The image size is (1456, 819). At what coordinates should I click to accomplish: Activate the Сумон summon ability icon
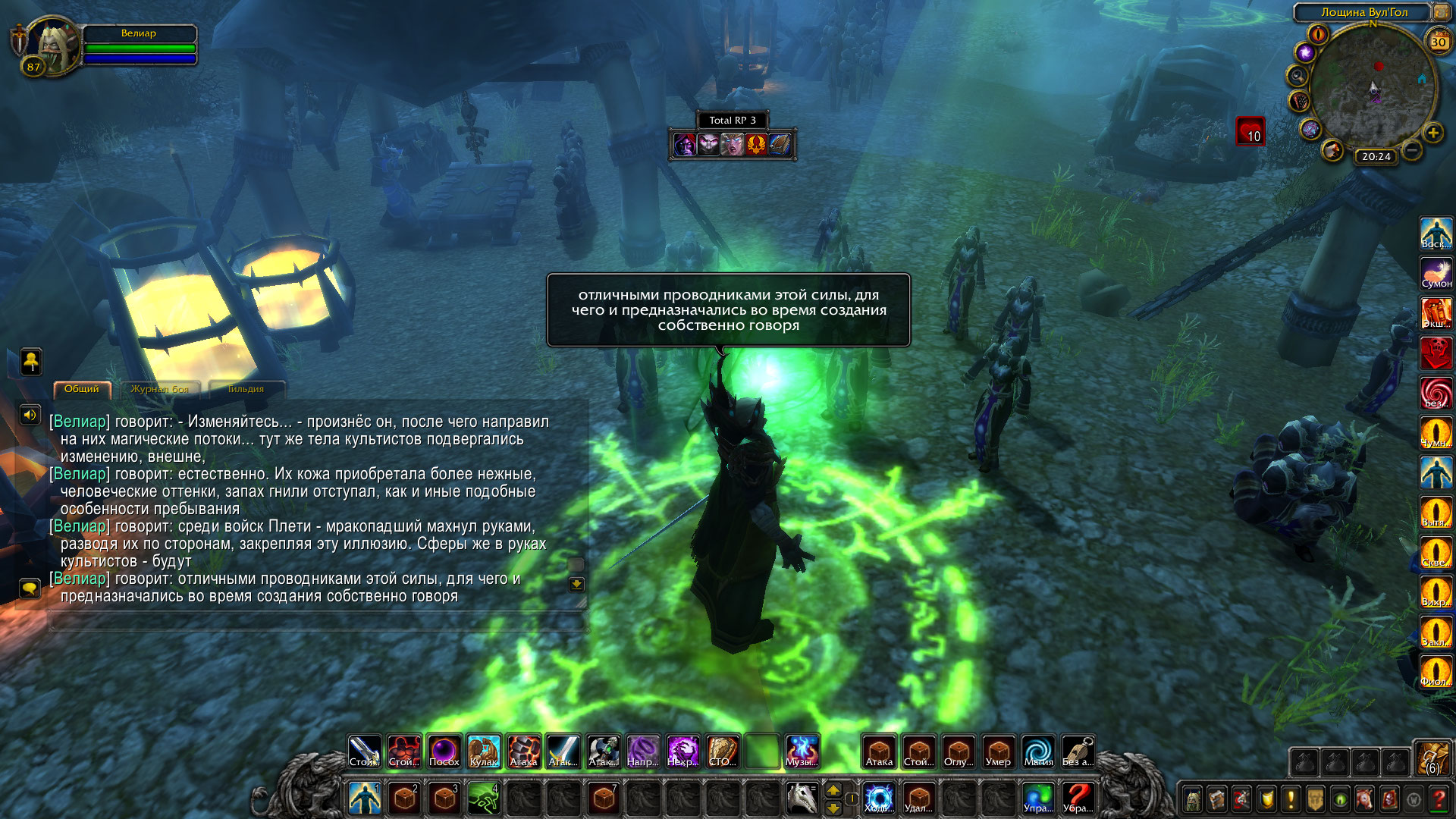click(1436, 273)
